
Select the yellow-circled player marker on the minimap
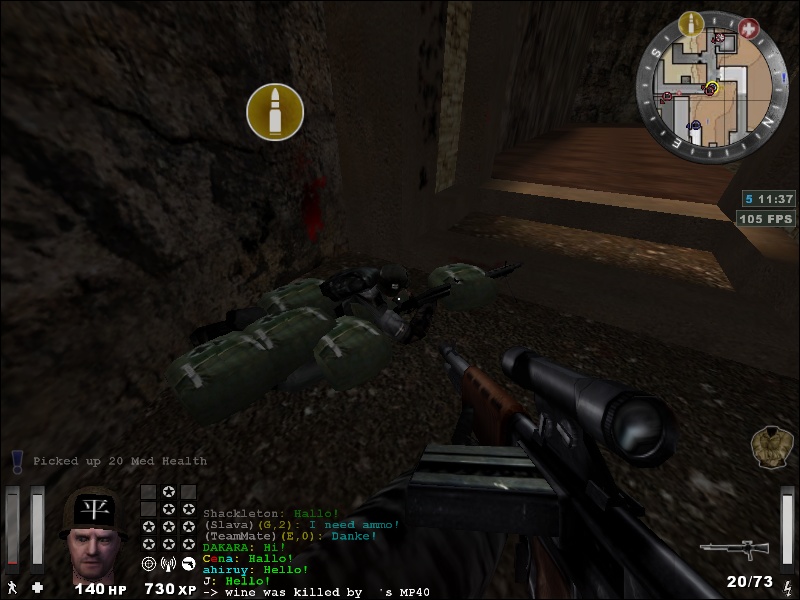(711, 88)
